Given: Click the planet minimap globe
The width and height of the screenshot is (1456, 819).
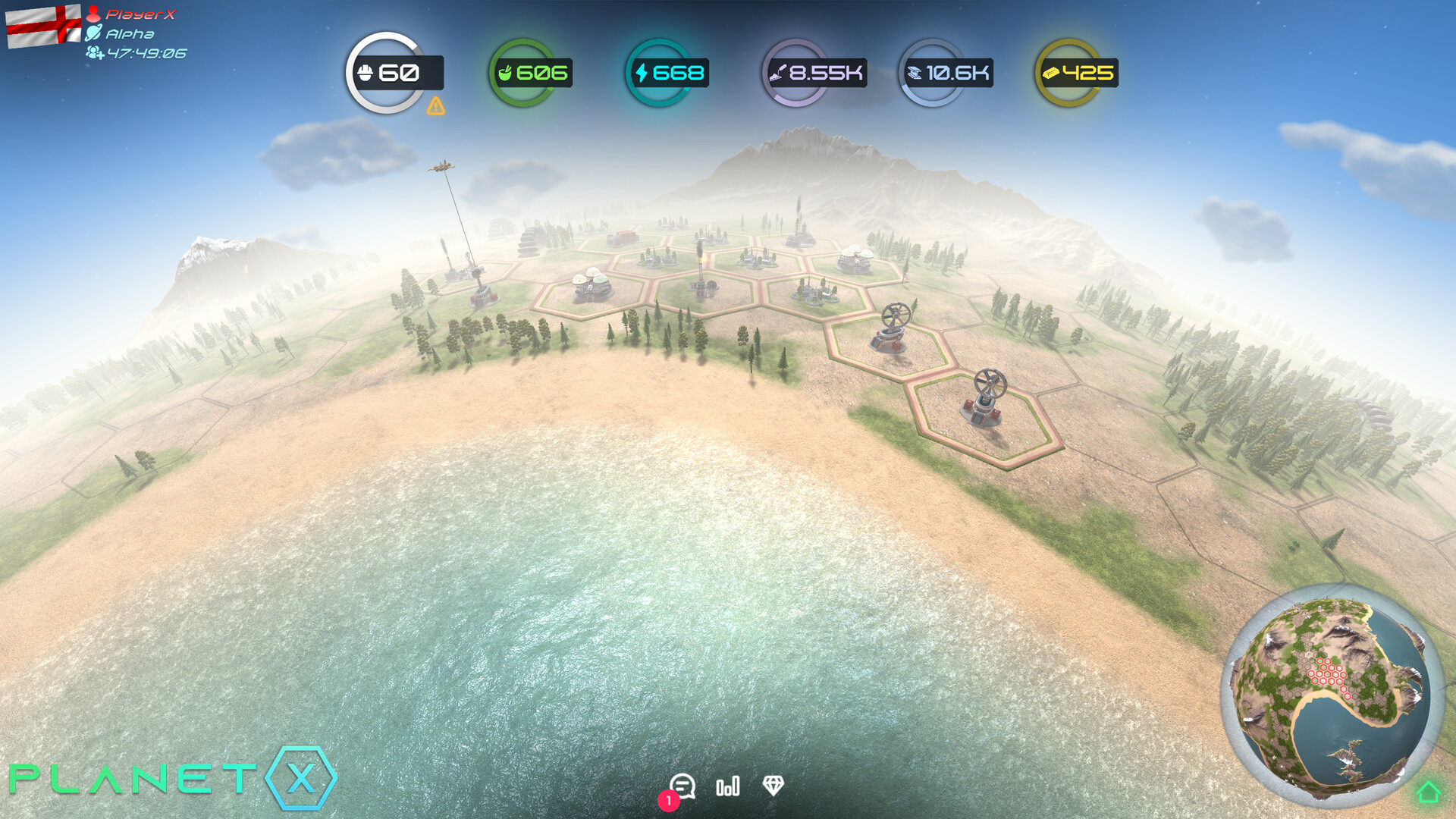Looking at the screenshot, I should (x=1335, y=698).
